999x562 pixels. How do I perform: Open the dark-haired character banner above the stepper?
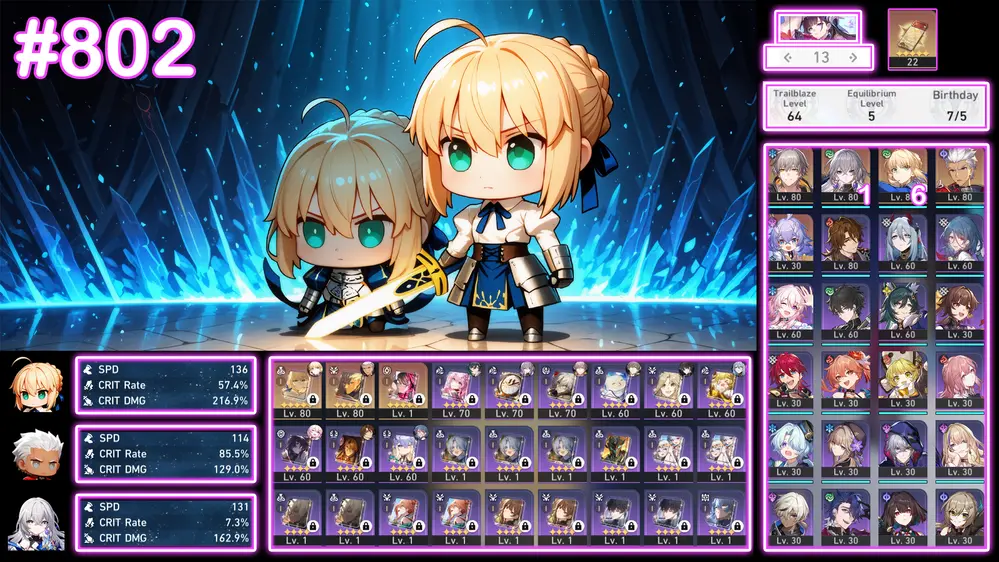pyautogui.click(x=818, y=26)
